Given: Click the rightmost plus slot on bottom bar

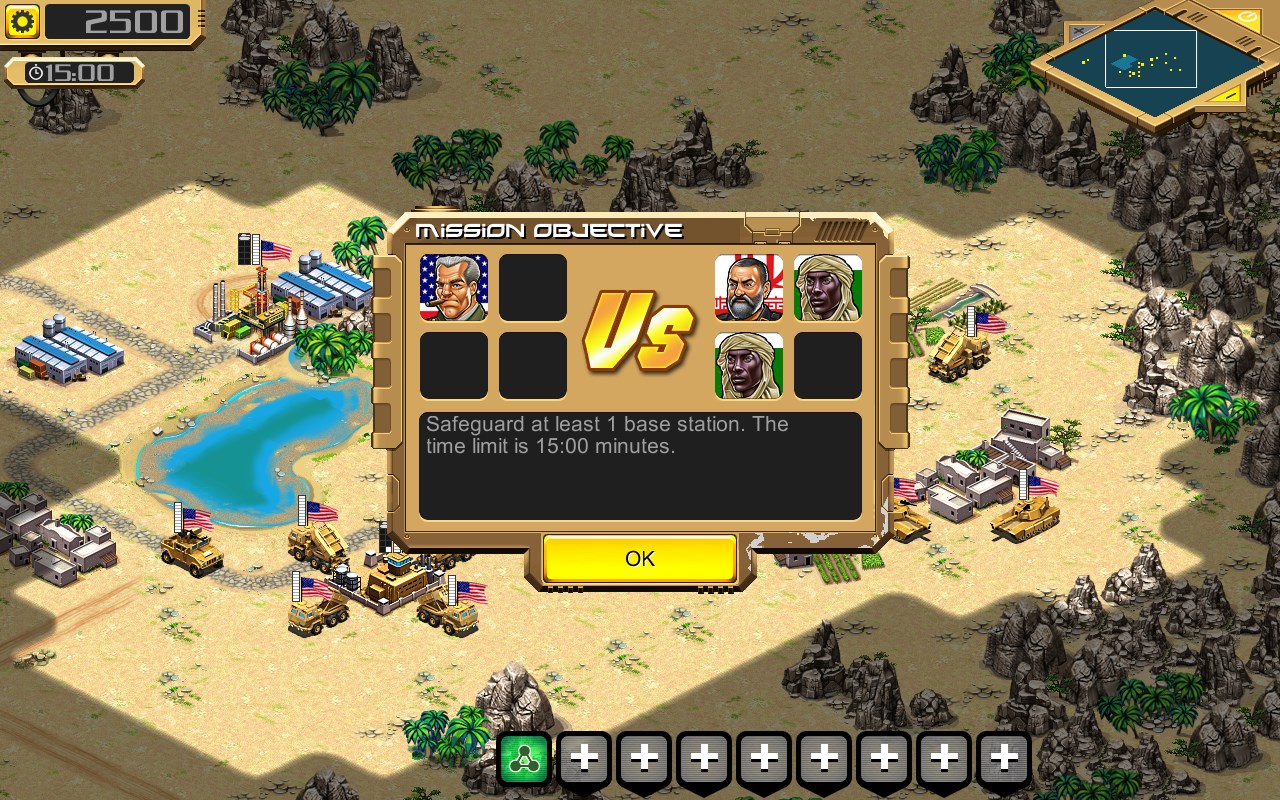Looking at the screenshot, I should [x=1004, y=758].
